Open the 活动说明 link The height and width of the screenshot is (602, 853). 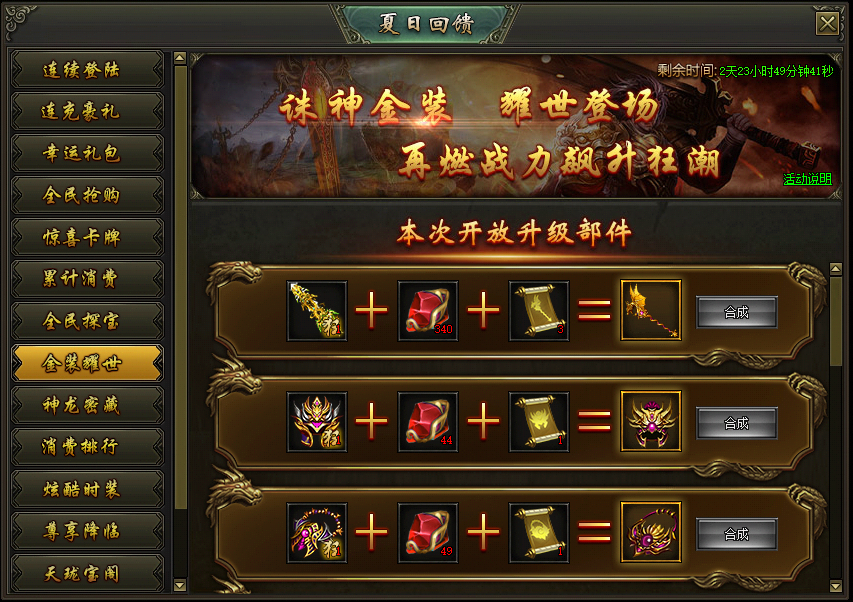coord(806,180)
